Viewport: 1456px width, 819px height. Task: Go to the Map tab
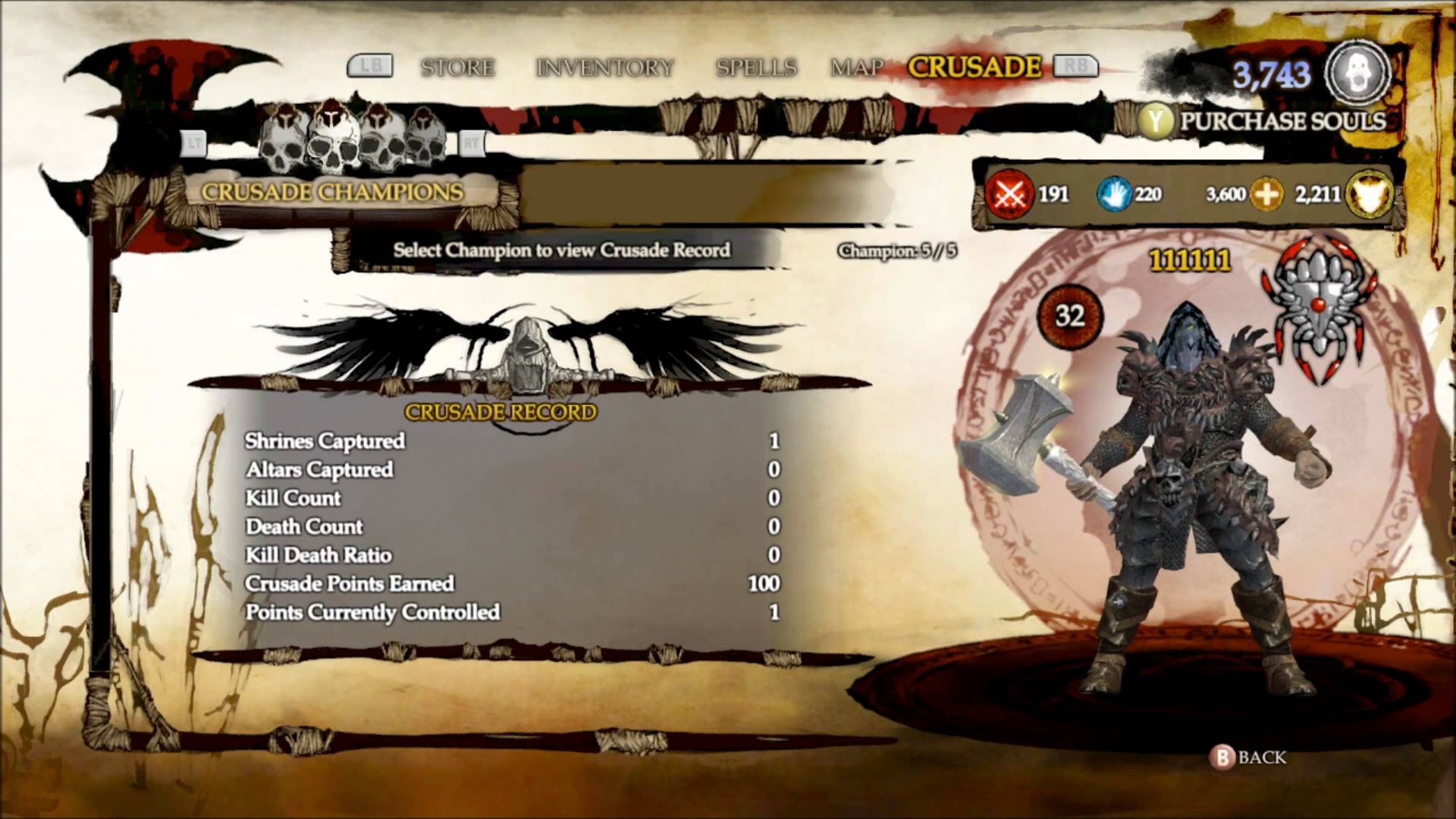pyautogui.click(x=857, y=67)
